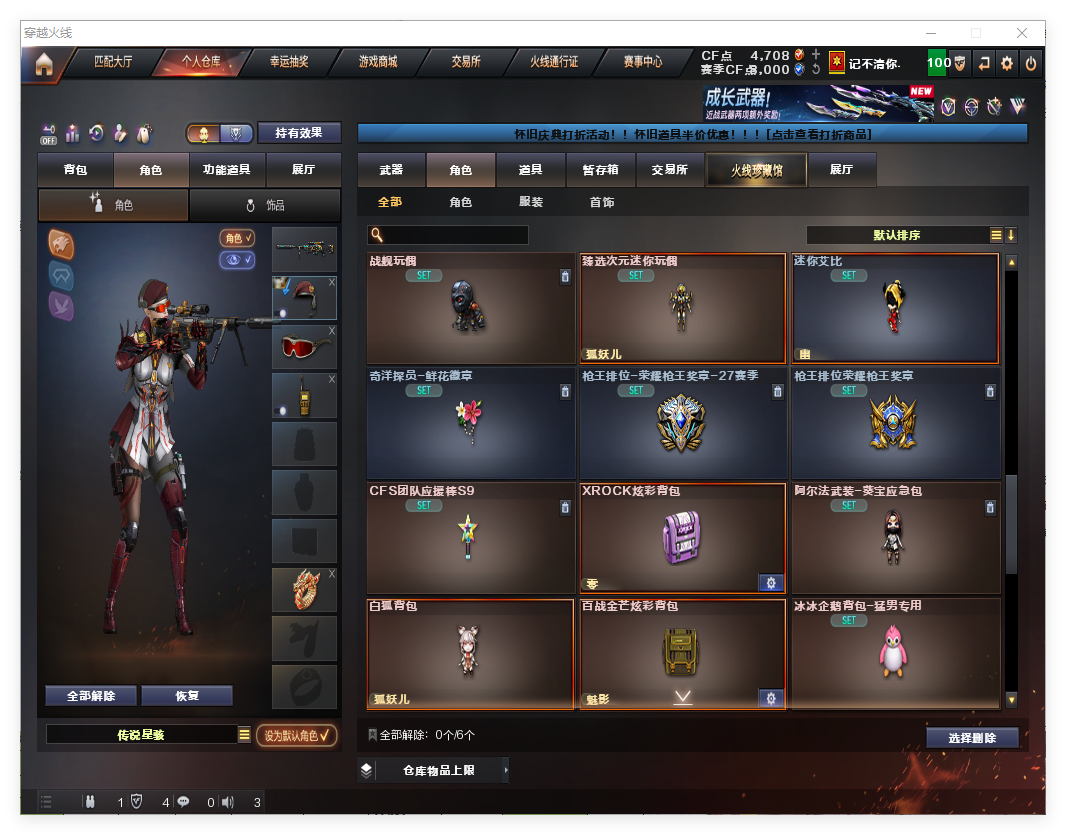Select the 战舰玩偶 doll item
This screenshot has height=835, width=1066.
pyautogui.click(x=471, y=308)
